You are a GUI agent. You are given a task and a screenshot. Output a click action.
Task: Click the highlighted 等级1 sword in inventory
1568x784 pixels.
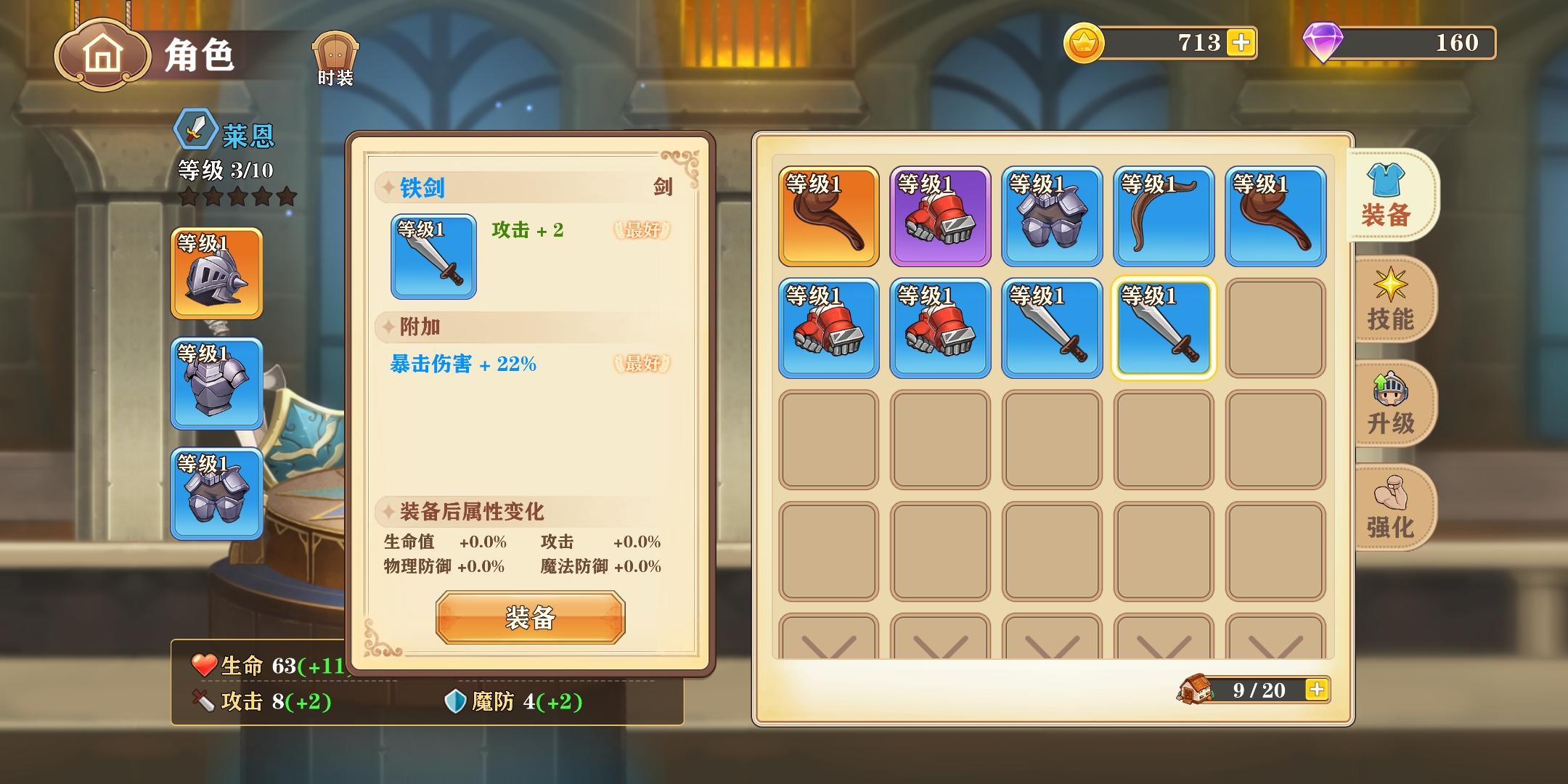[x=1163, y=327]
